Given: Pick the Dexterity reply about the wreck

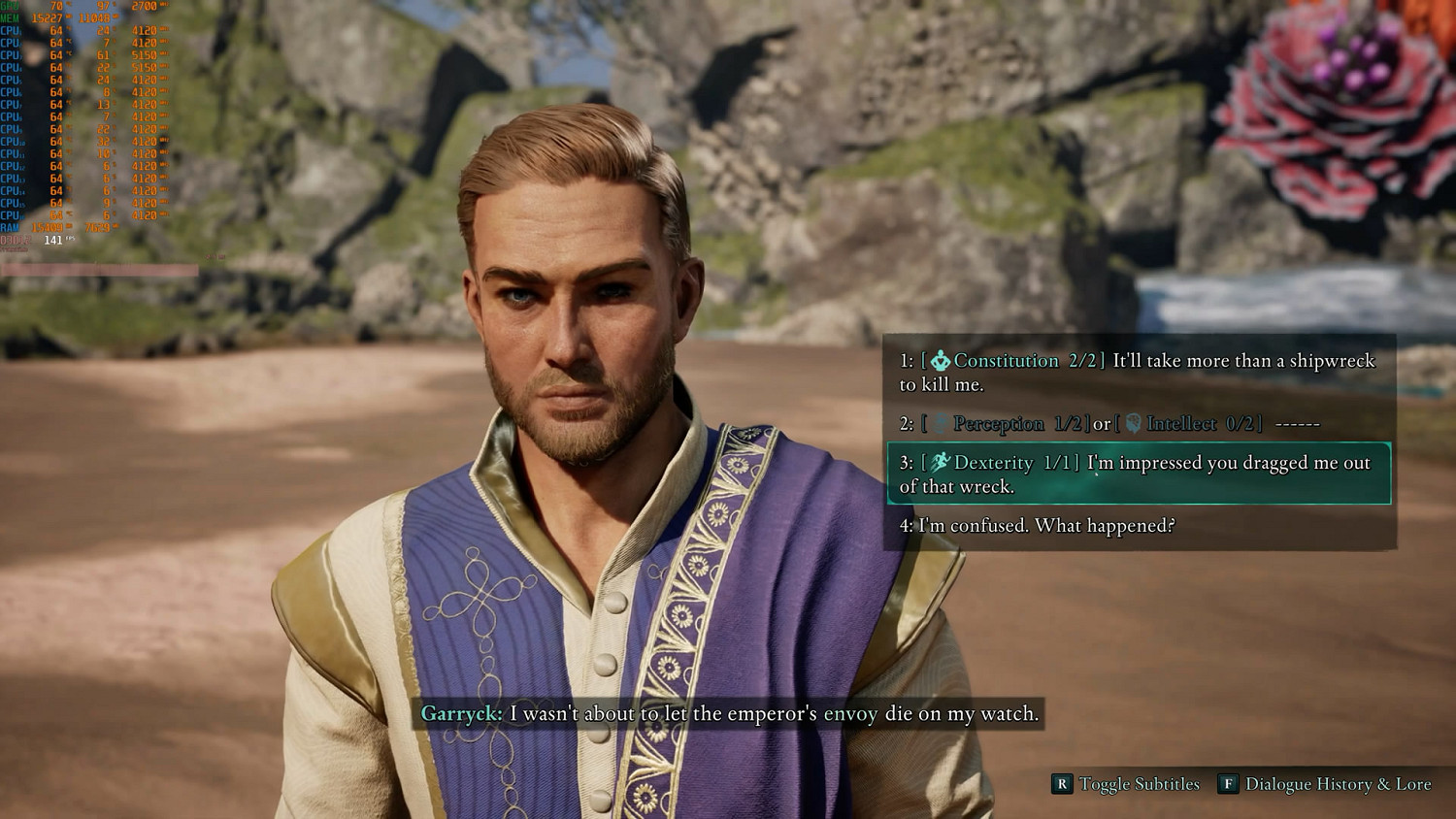Looking at the screenshot, I should coord(1138,475).
